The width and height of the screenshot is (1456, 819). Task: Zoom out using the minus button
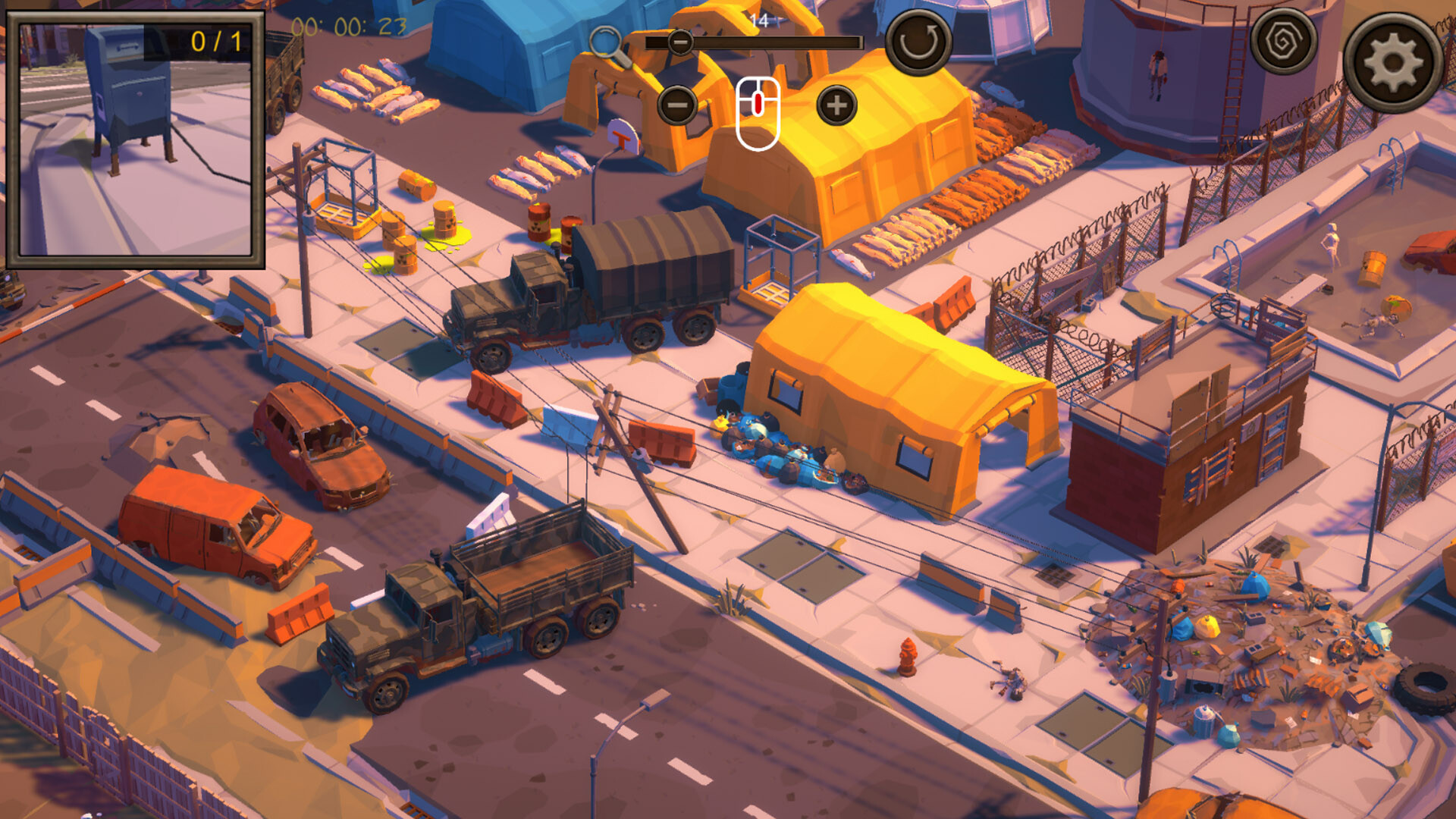677,104
